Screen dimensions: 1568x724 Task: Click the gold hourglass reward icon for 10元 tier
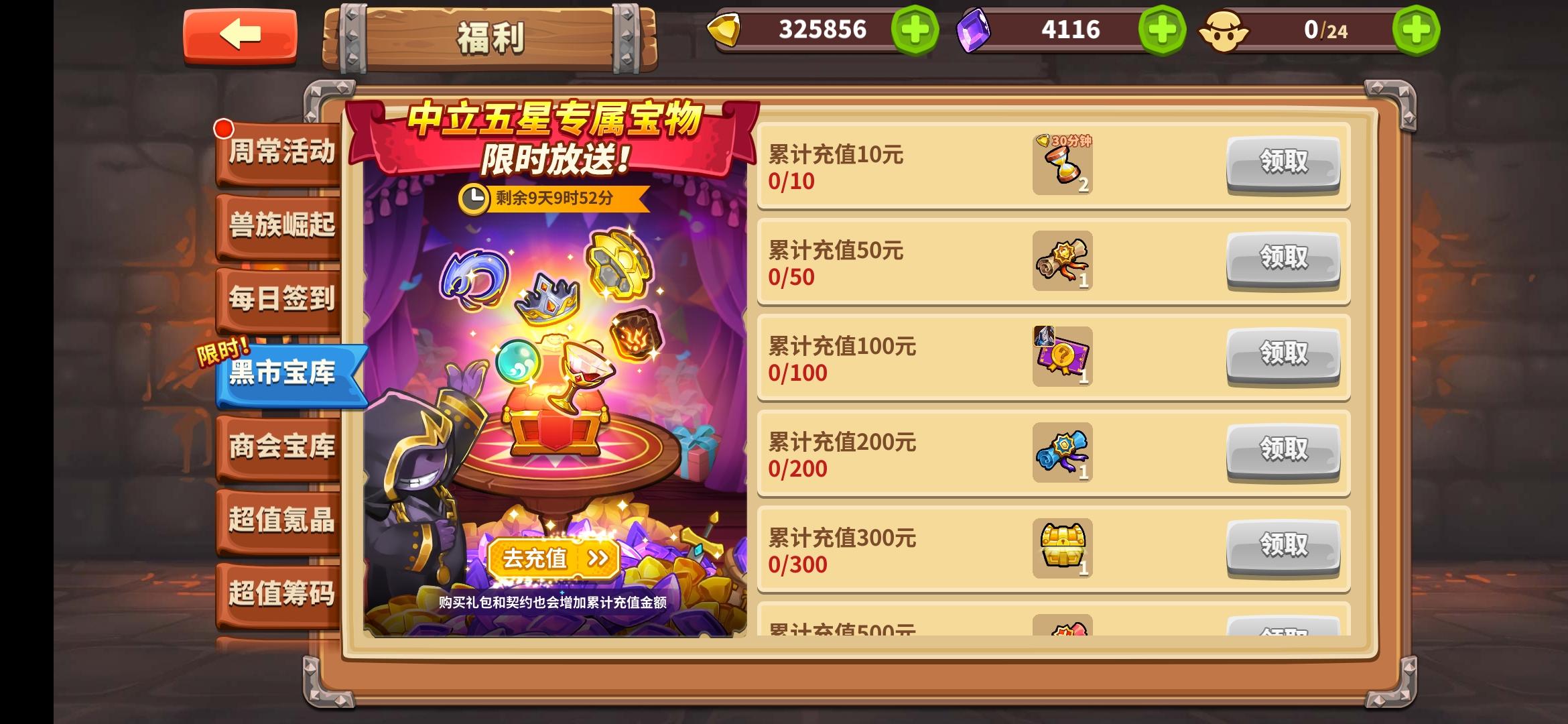coord(1061,164)
